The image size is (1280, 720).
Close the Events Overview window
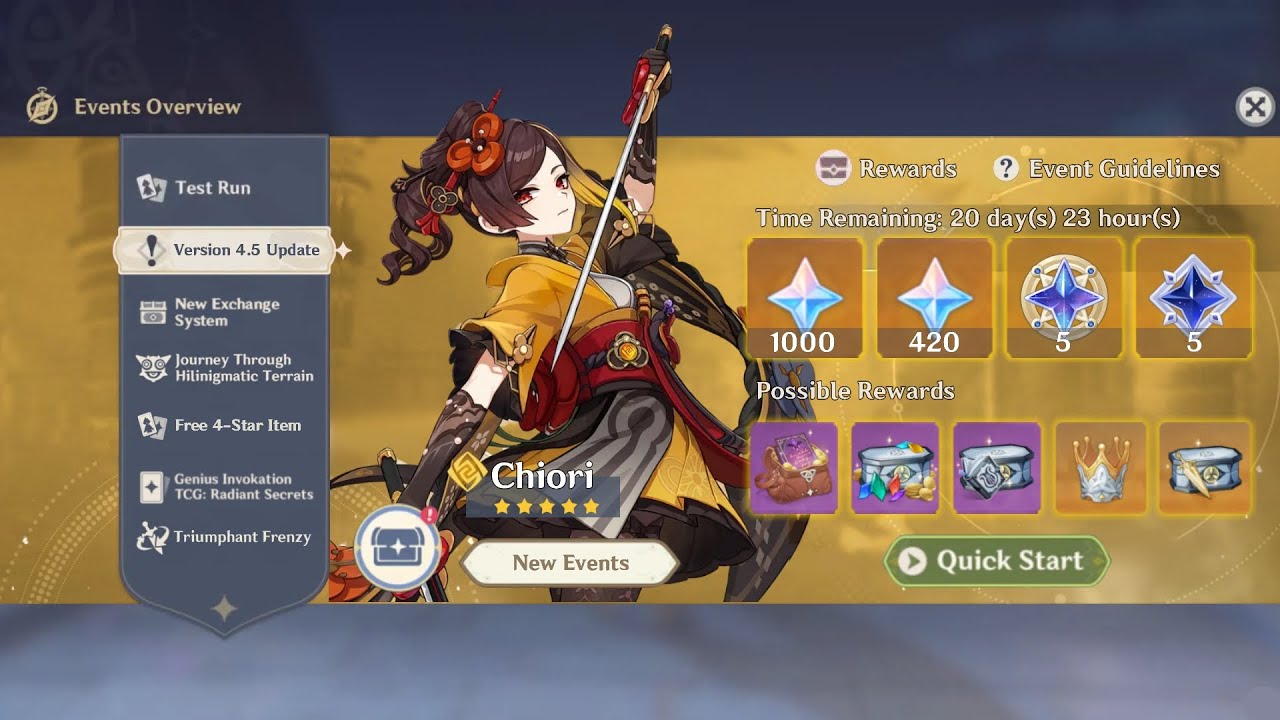(1255, 106)
